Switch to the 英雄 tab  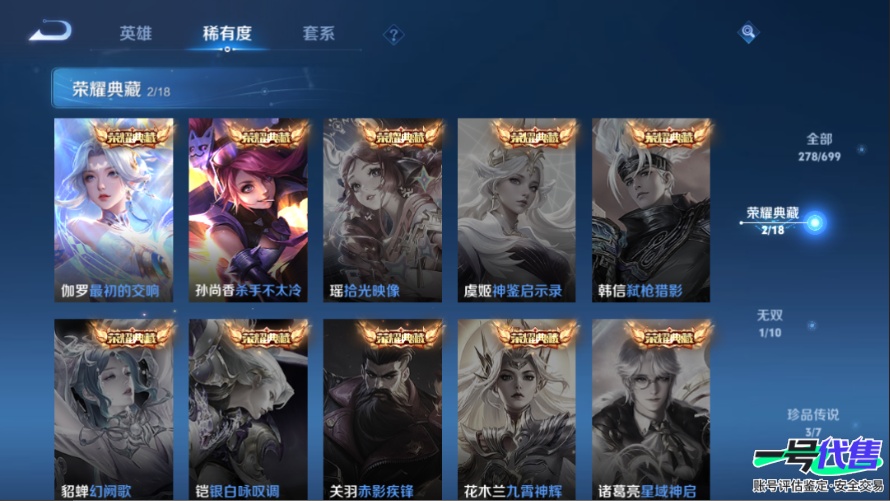[x=136, y=34]
